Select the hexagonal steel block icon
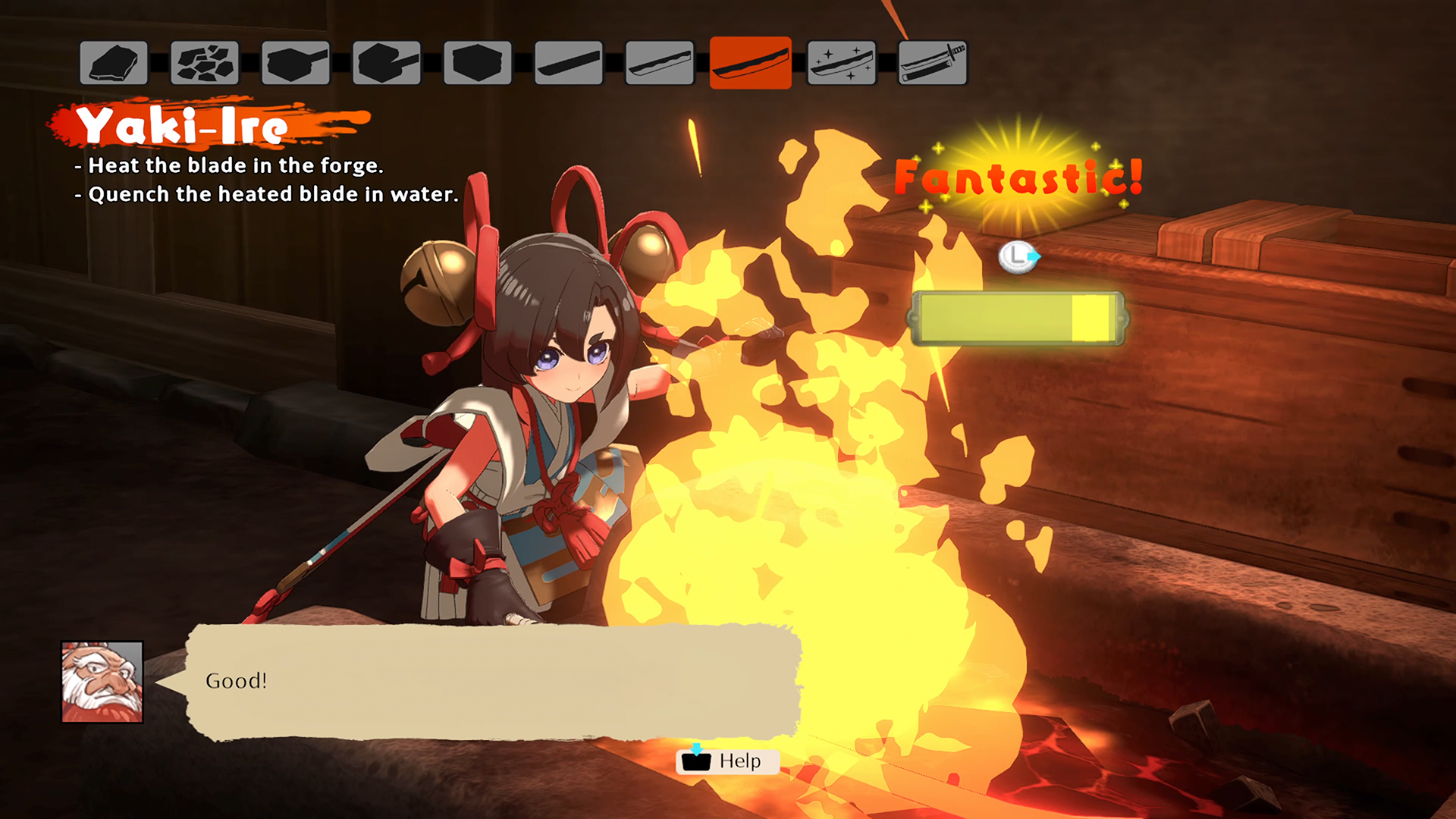 click(x=478, y=62)
